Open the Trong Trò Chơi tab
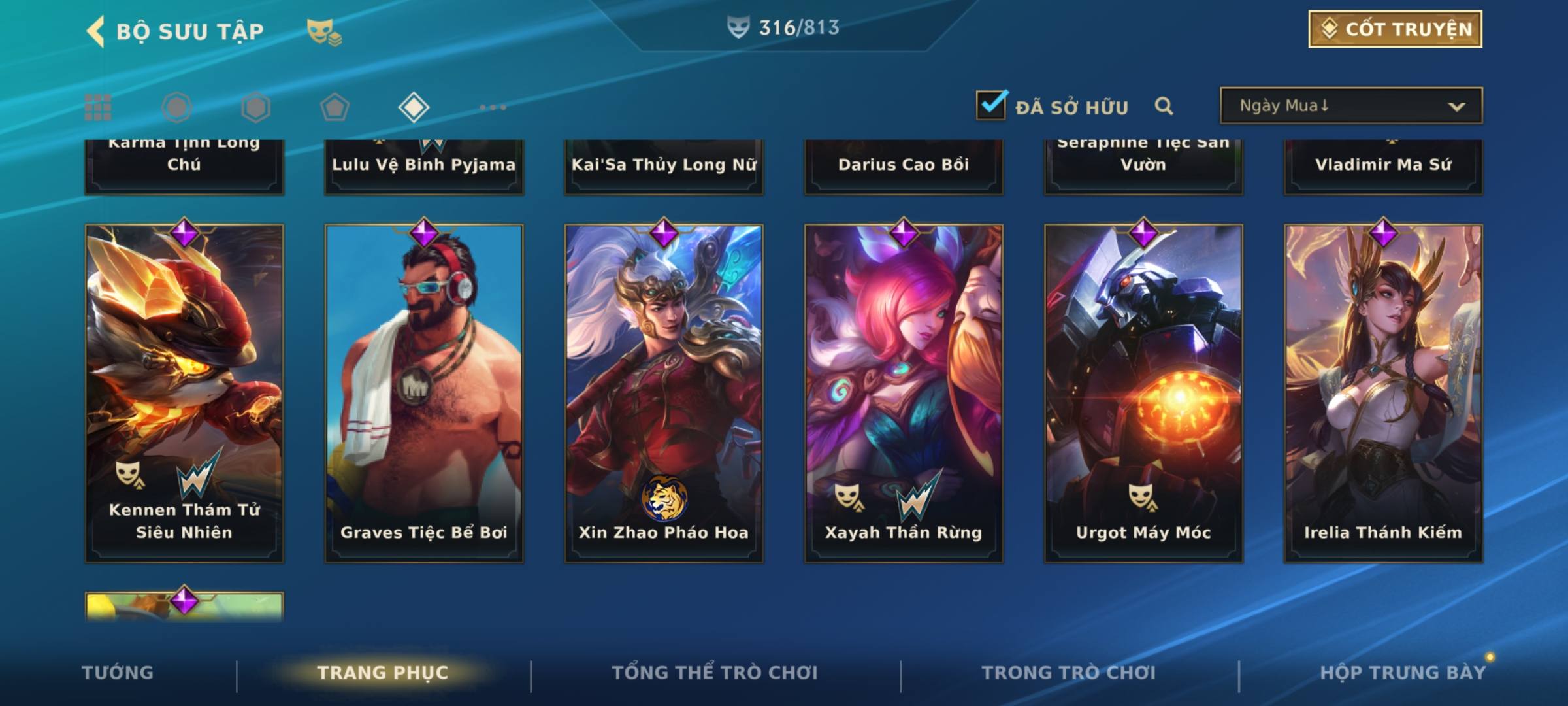Screen dimensions: 1568x706 pos(1069,673)
